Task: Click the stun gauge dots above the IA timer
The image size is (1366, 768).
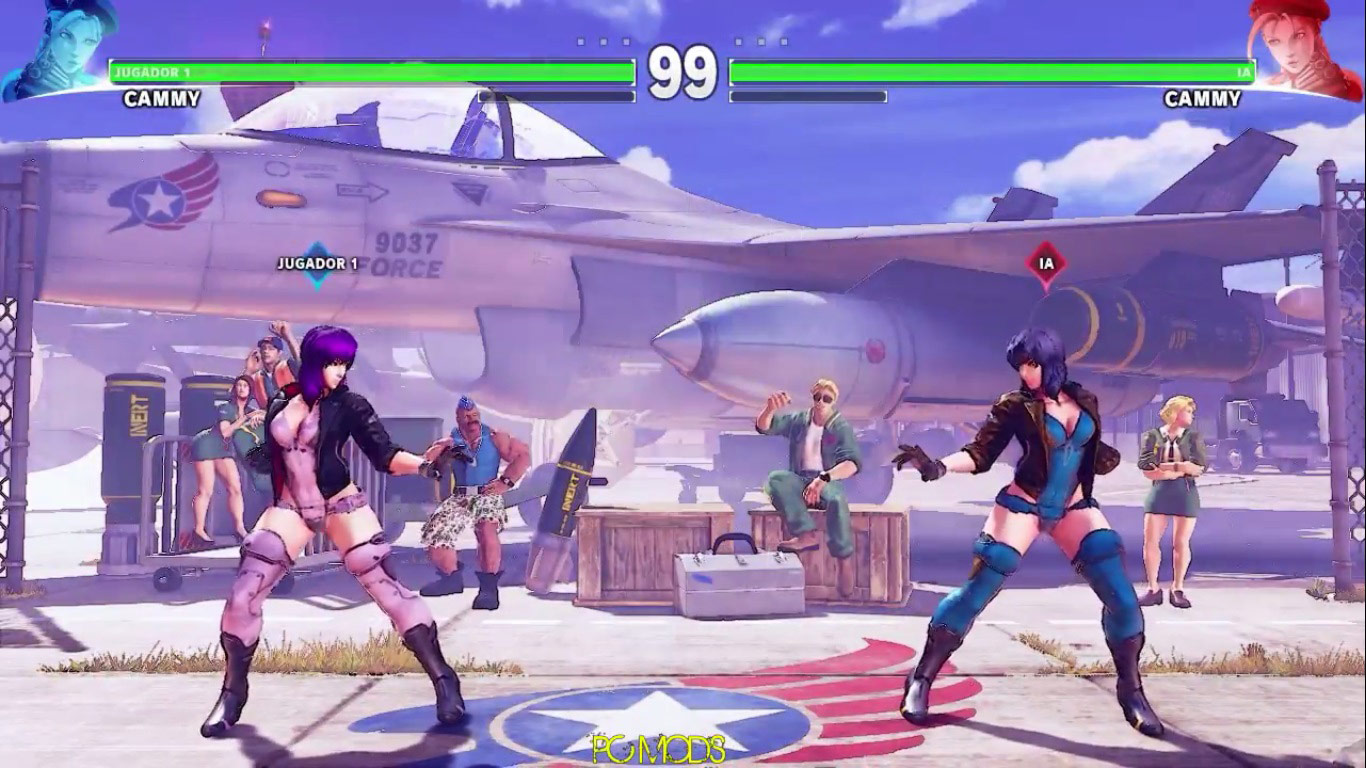Action: coord(758,42)
